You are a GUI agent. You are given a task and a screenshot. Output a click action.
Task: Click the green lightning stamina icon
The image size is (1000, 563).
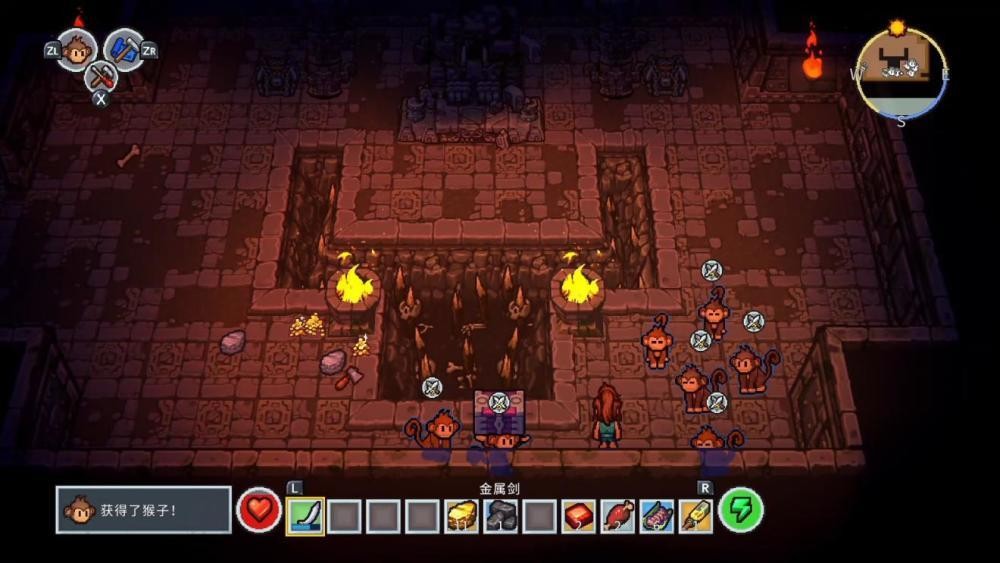pos(741,510)
